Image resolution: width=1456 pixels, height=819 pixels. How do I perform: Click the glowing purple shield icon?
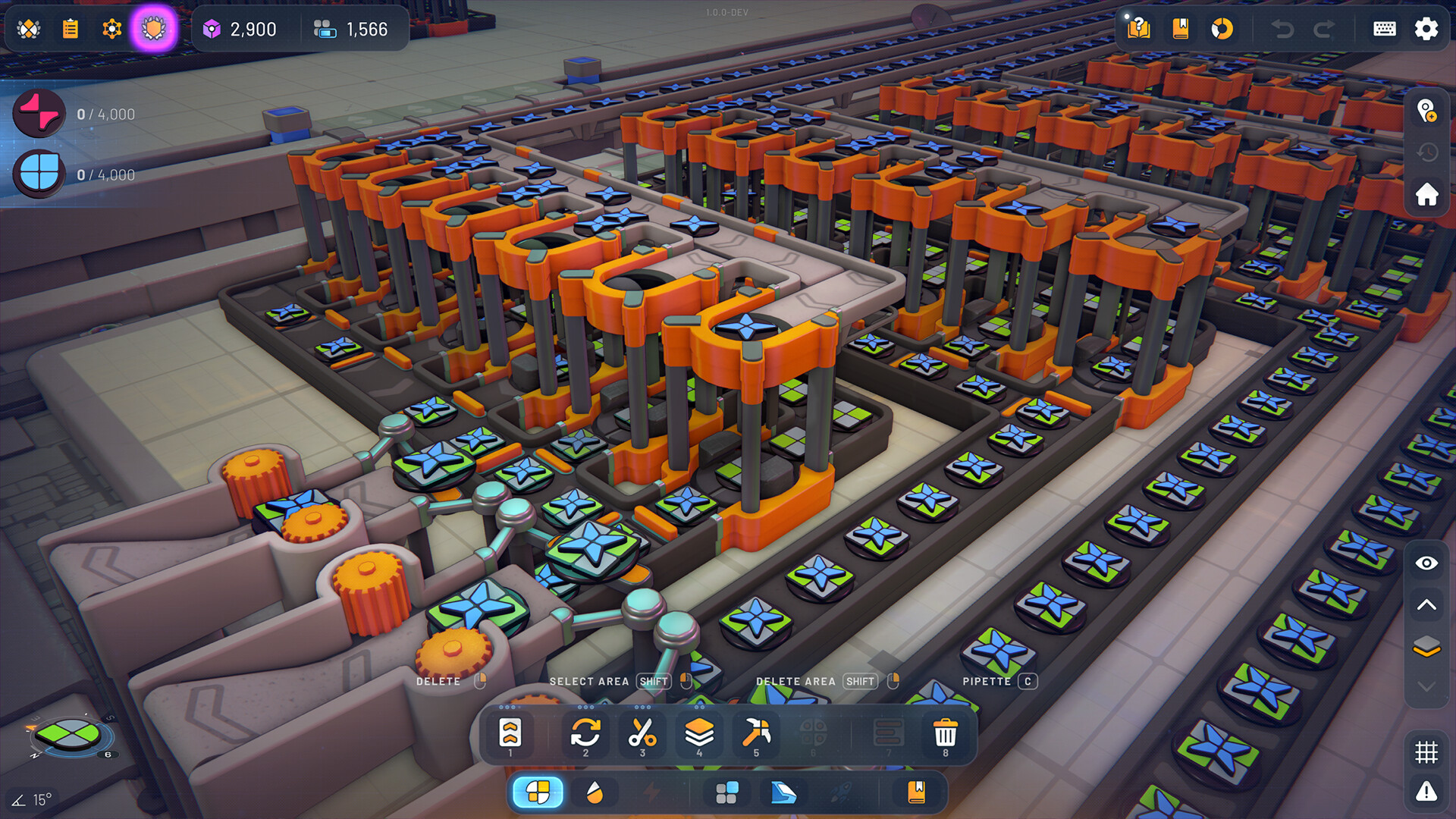point(154,29)
